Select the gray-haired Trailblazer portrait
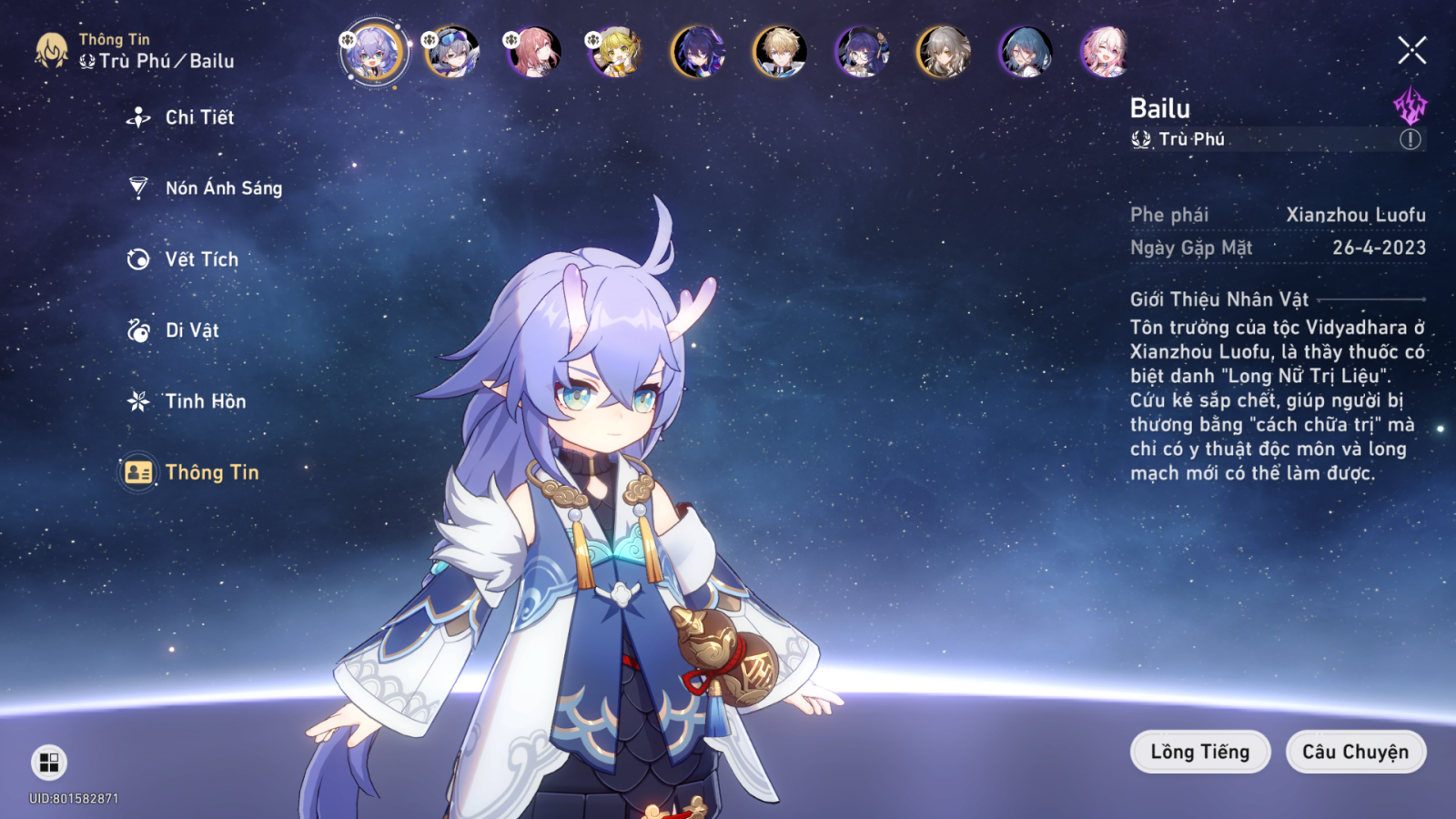The image size is (1456, 819). click(x=944, y=52)
